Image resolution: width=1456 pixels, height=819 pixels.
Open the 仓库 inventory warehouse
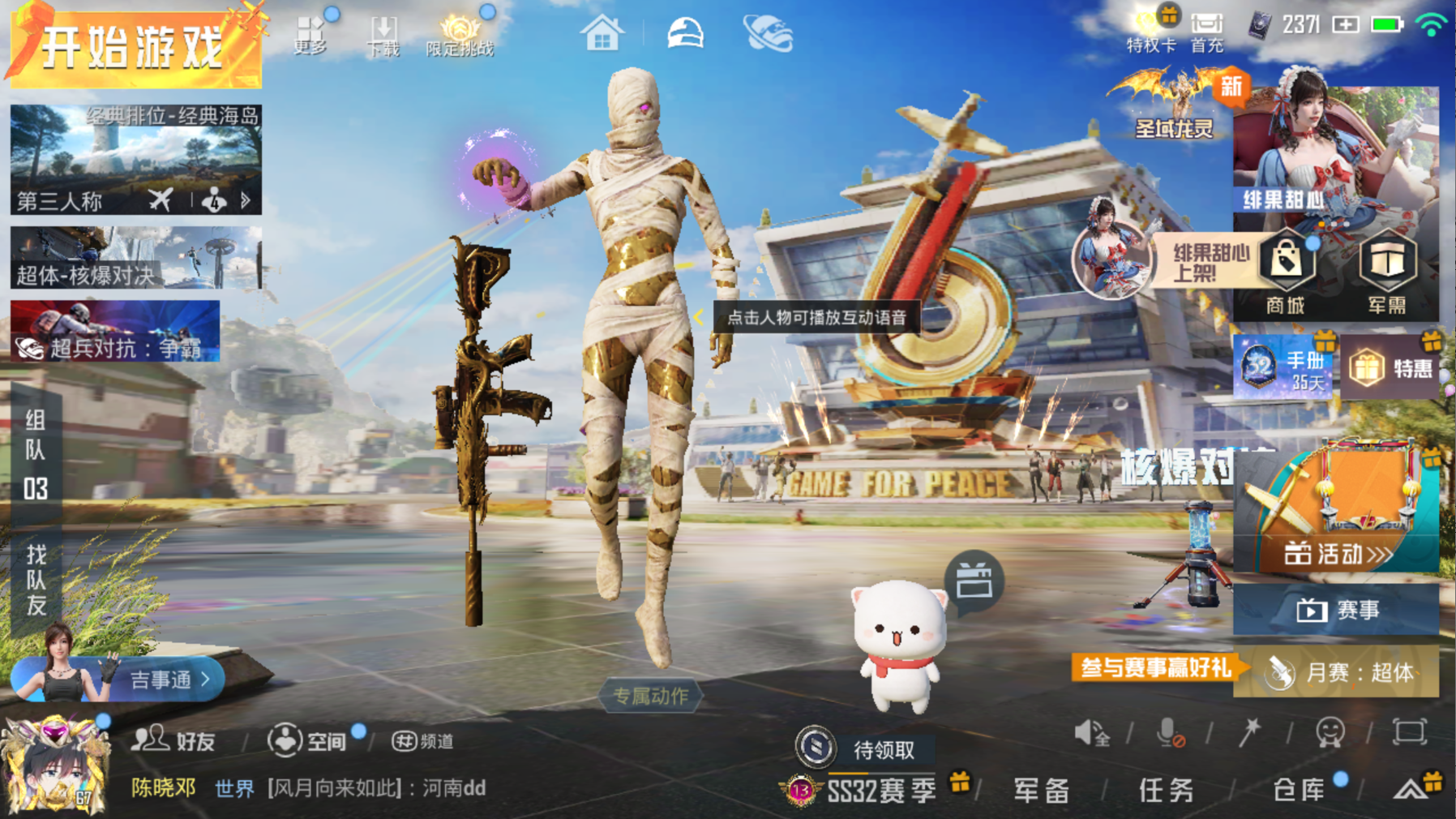pos(1299,789)
